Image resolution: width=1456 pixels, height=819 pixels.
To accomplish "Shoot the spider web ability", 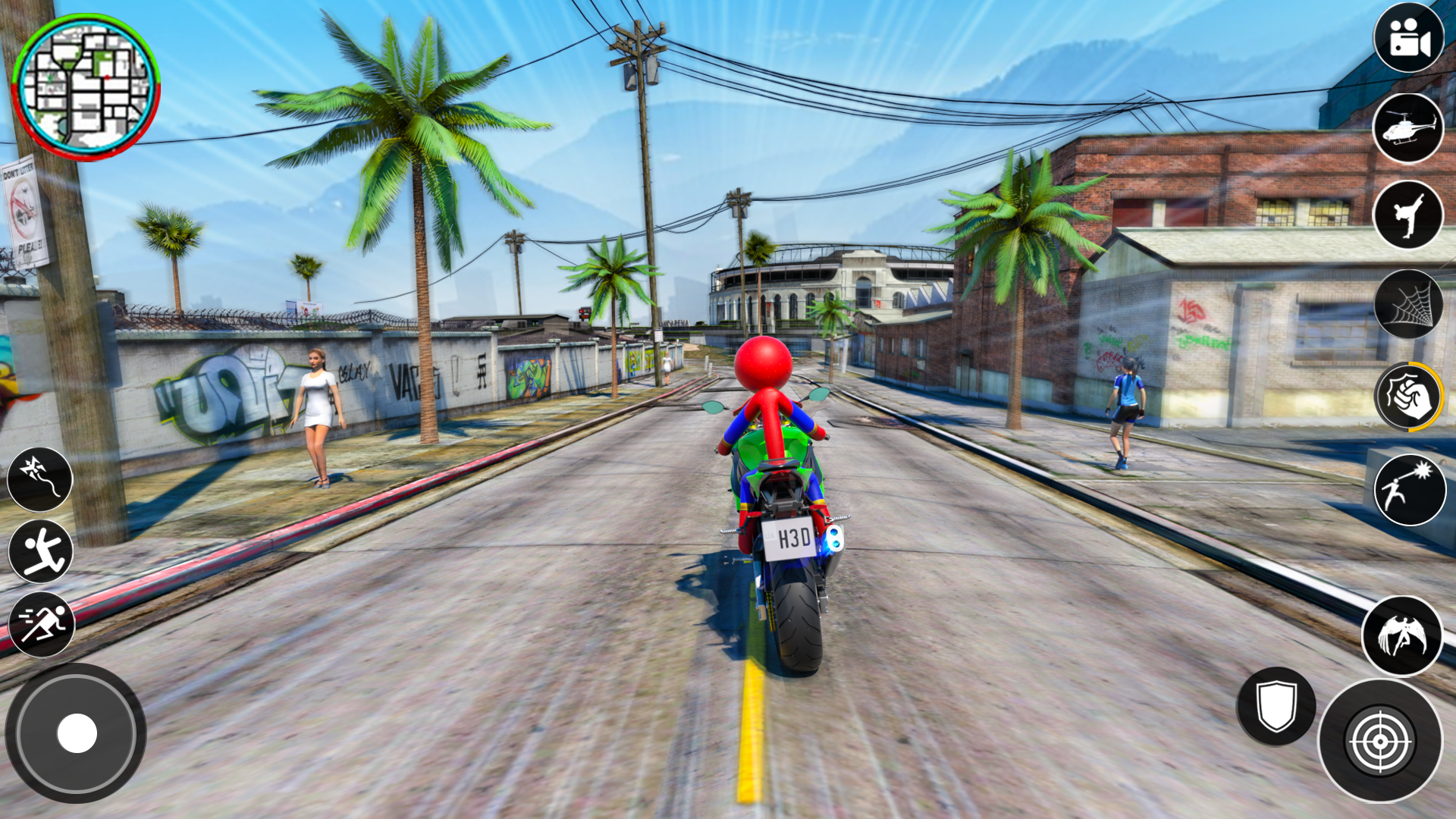I will click(x=1409, y=305).
